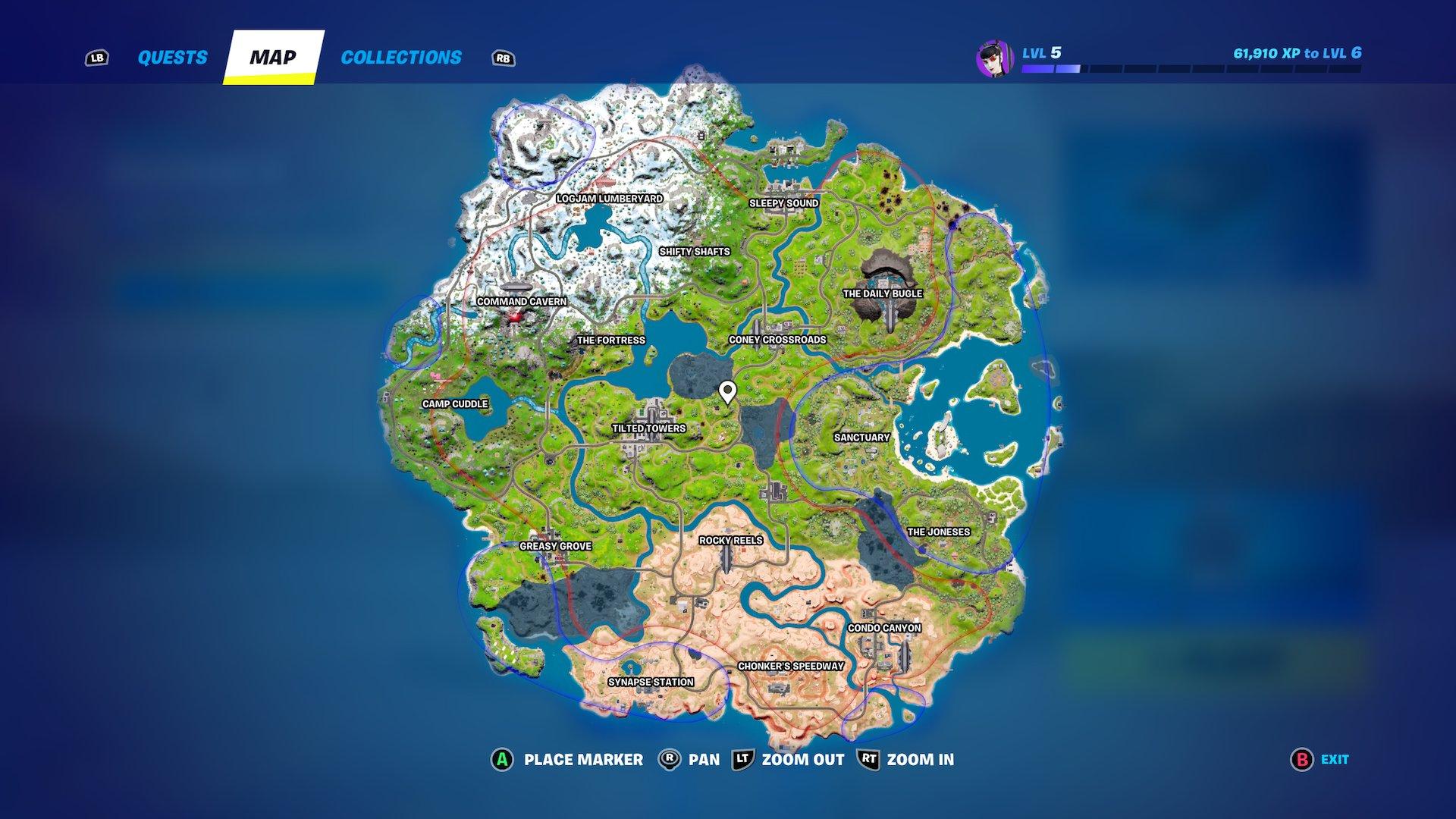
Task: Select the Tilted Towers location label
Action: tap(648, 427)
